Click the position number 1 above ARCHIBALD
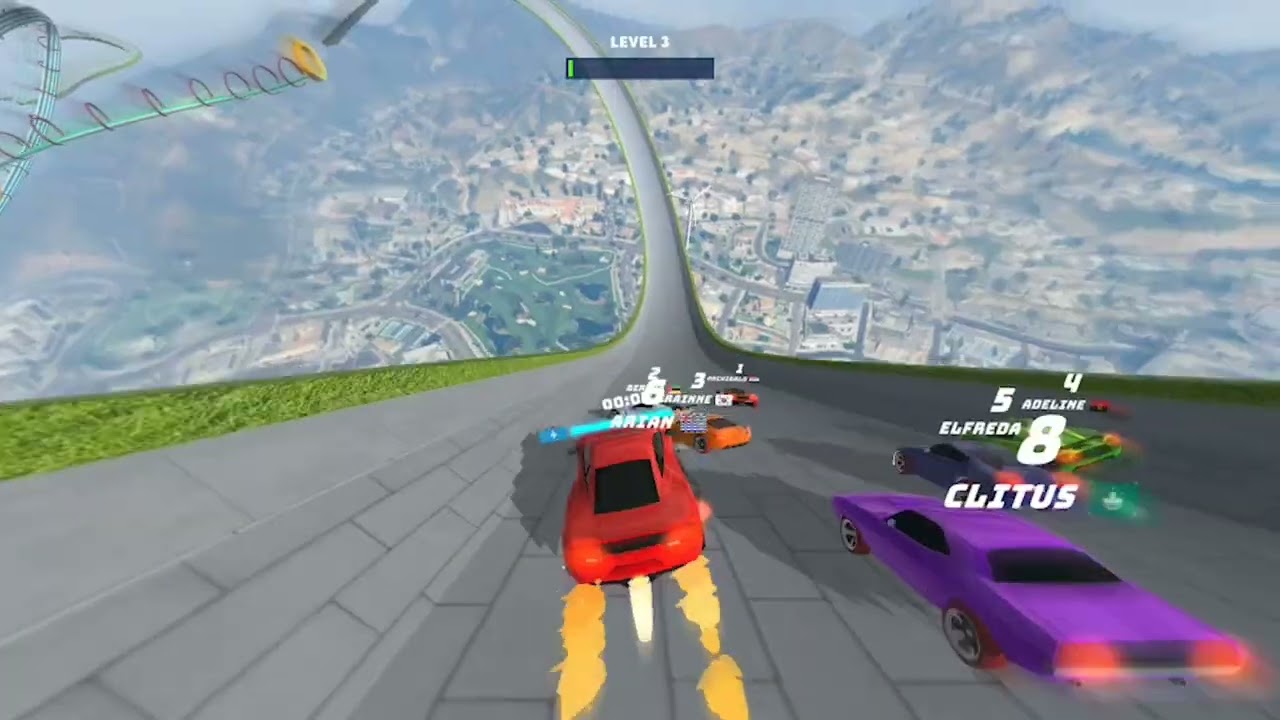Image resolution: width=1280 pixels, height=720 pixels. 740,369
